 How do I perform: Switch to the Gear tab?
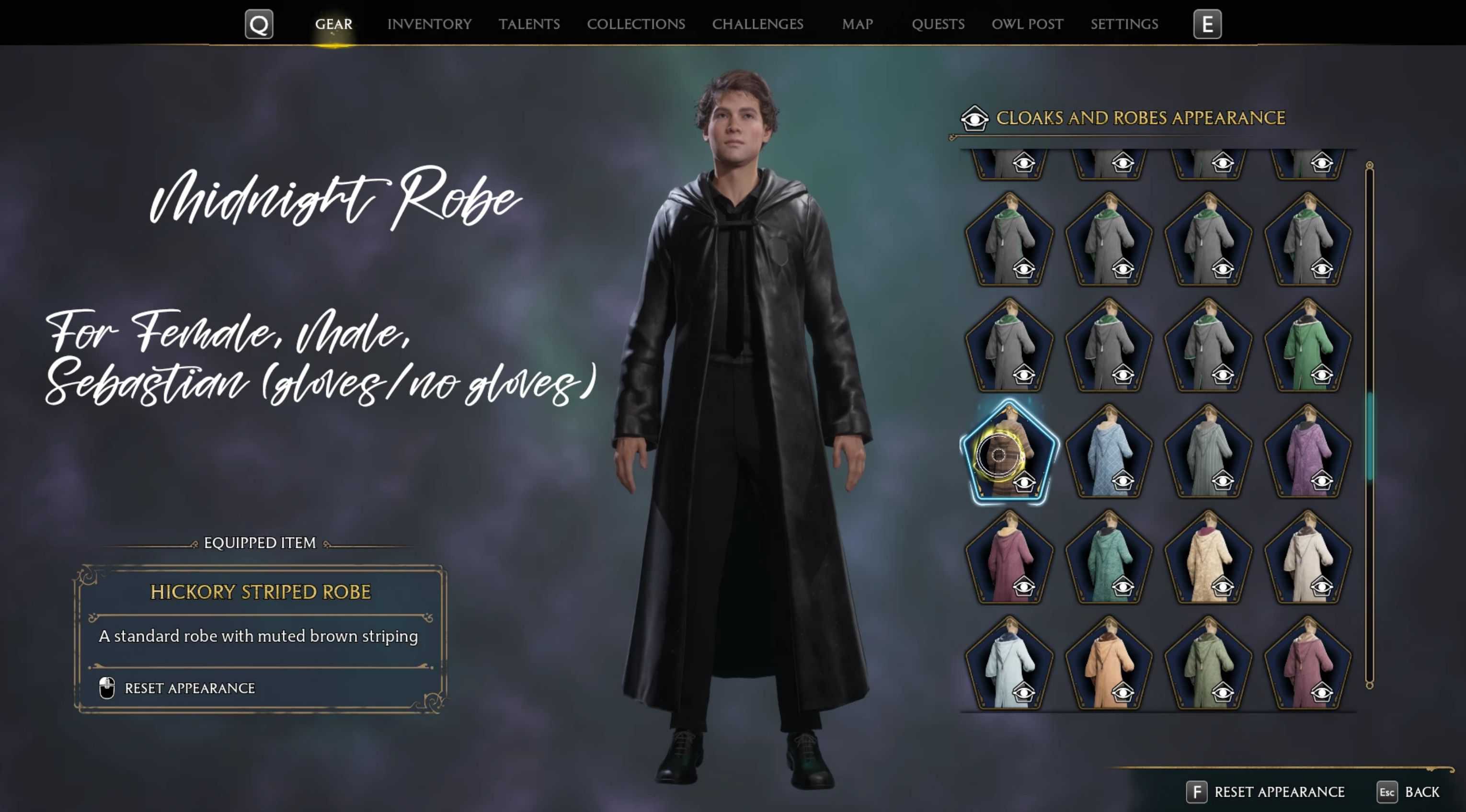(x=333, y=24)
